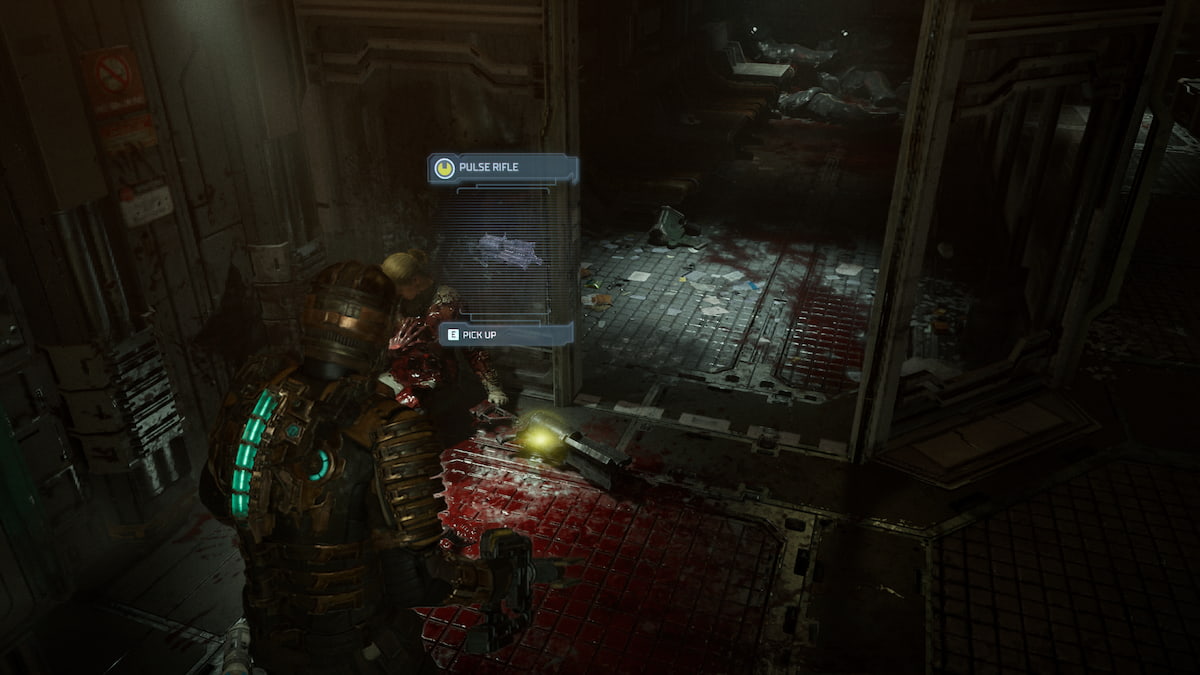Click the circular icon beside Pulse Rifle

point(443,168)
